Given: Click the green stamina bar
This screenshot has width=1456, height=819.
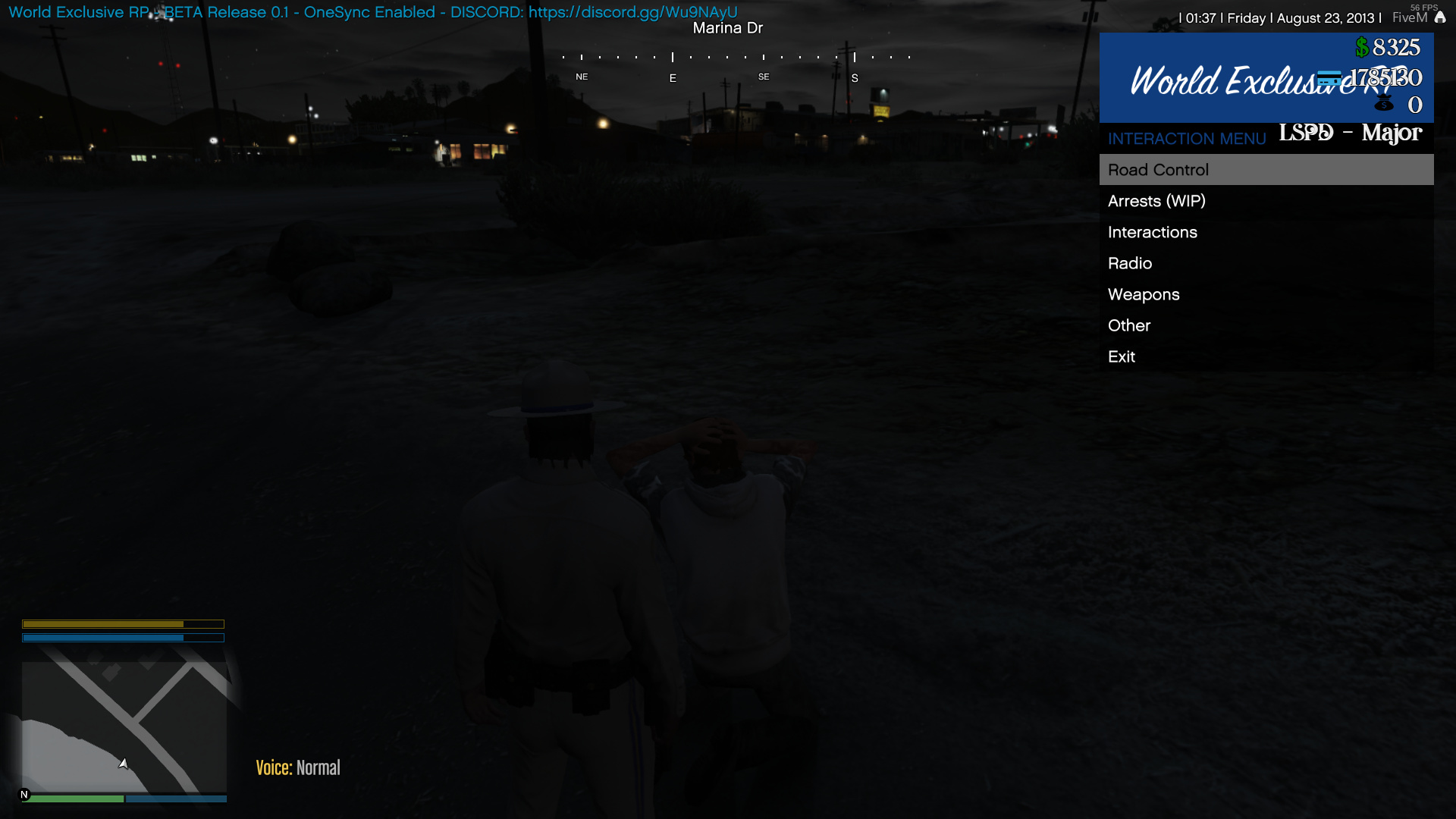Looking at the screenshot, I should [76, 799].
